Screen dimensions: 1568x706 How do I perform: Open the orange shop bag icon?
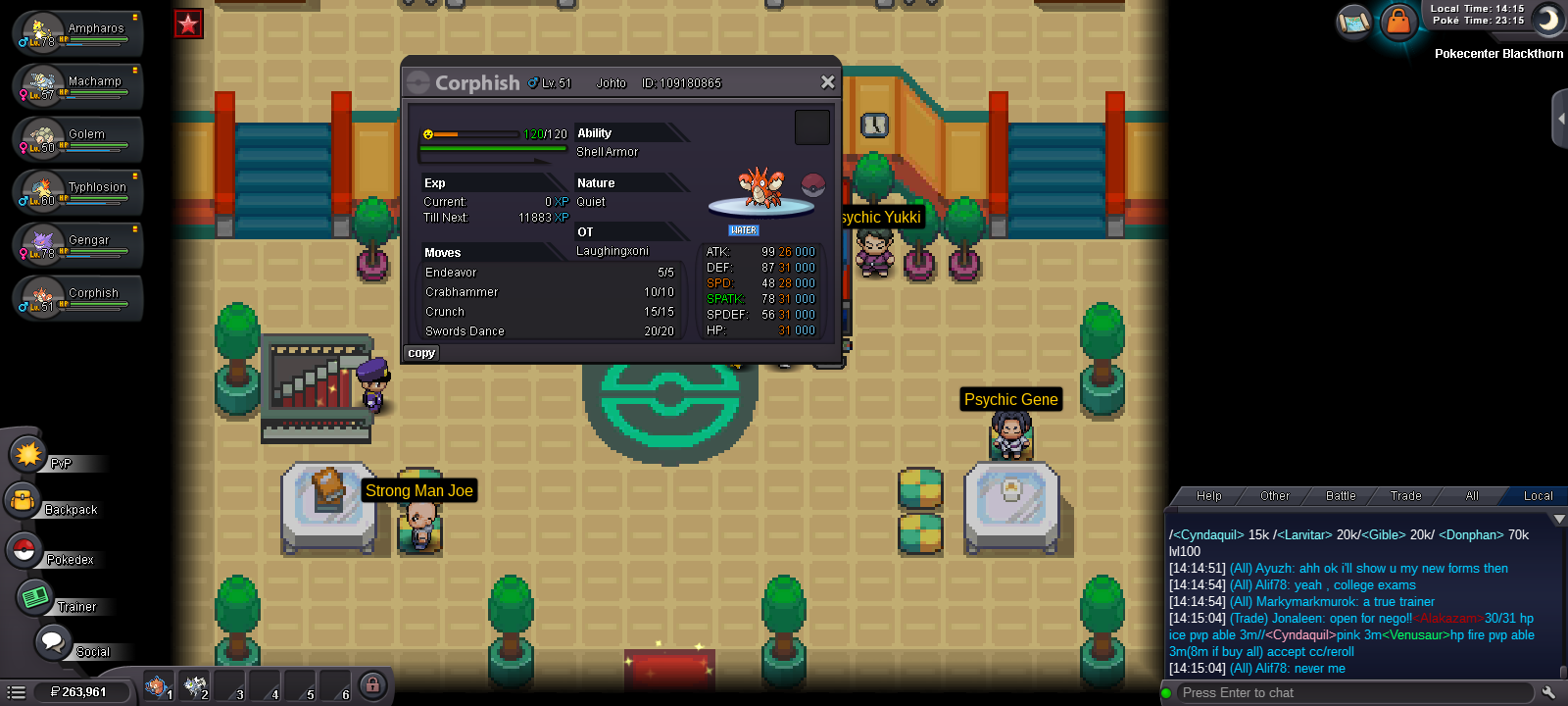pyautogui.click(x=1398, y=22)
